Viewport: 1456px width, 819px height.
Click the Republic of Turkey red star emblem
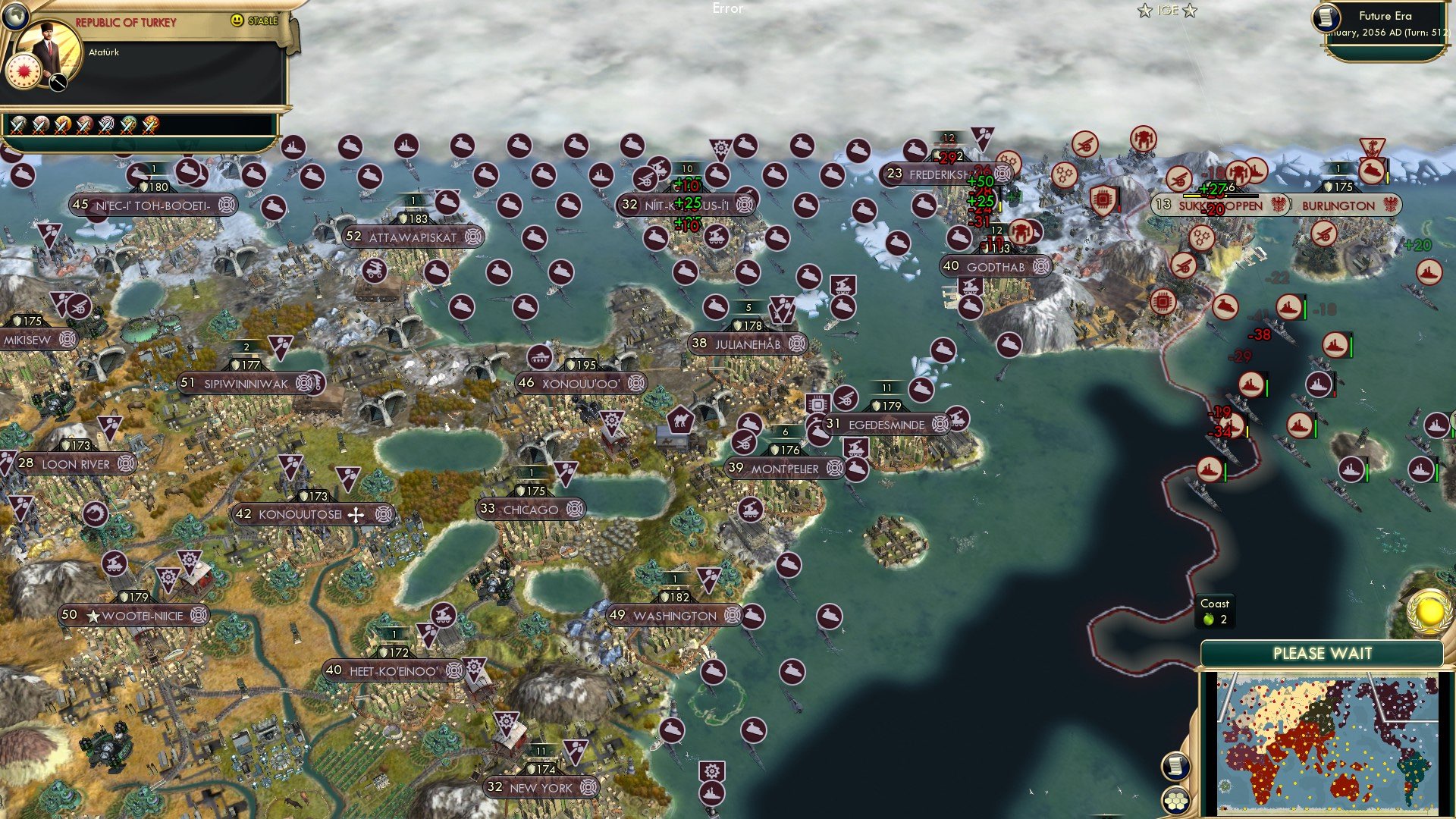(24, 71)
